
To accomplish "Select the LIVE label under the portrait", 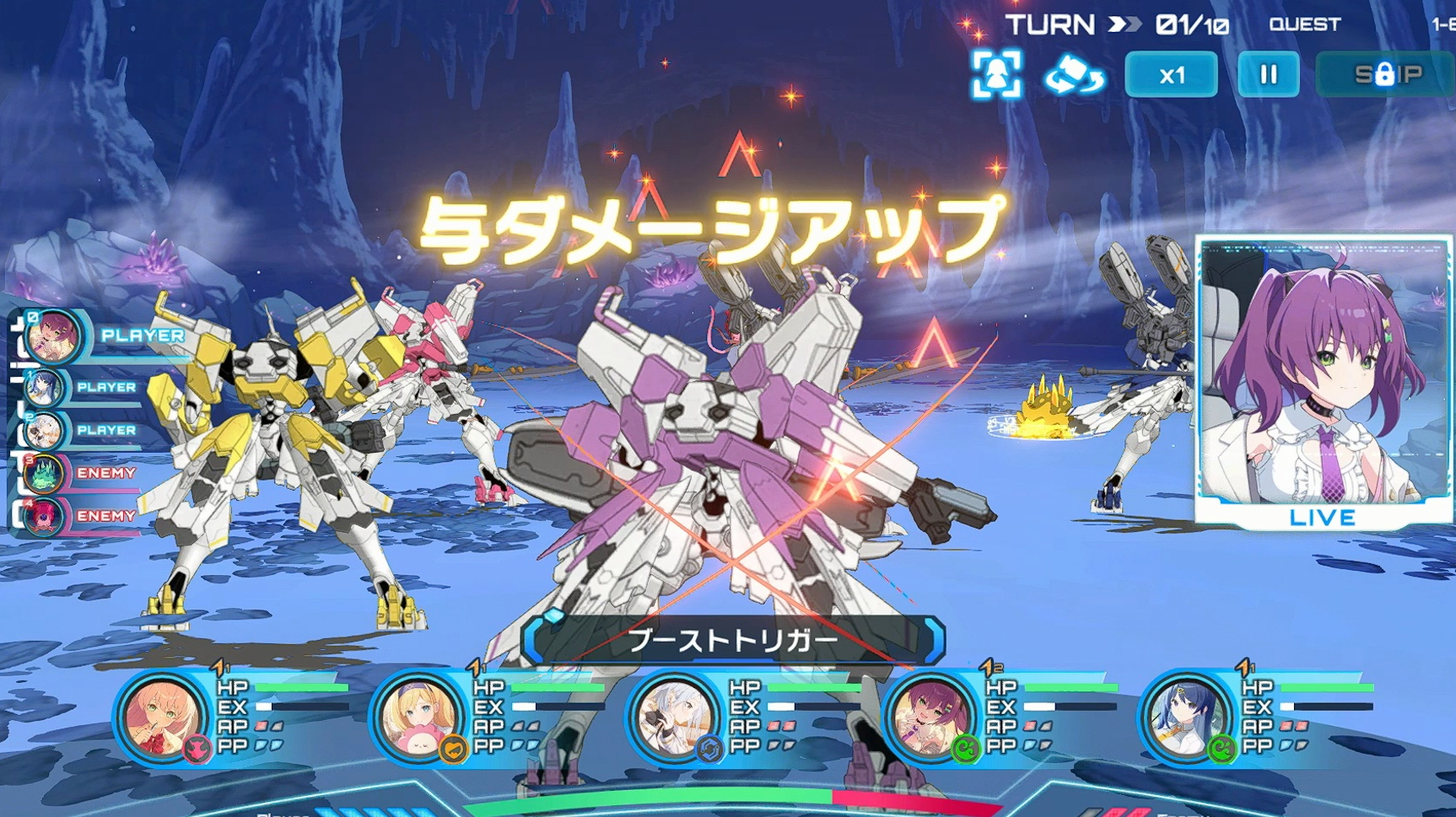I will 1322,518.
